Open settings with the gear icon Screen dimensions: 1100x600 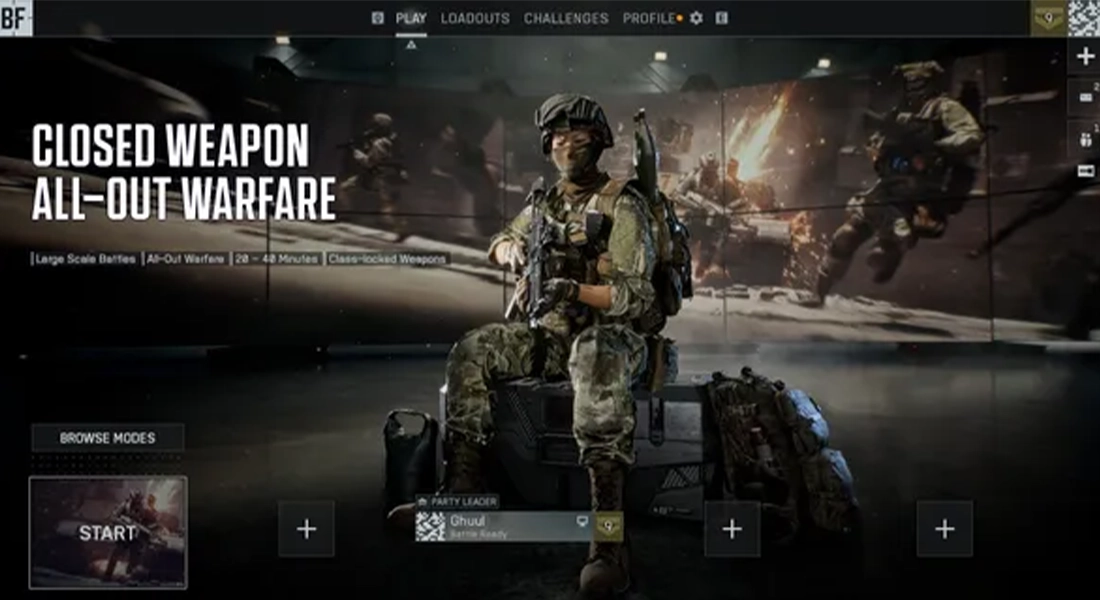pos(697,18)
